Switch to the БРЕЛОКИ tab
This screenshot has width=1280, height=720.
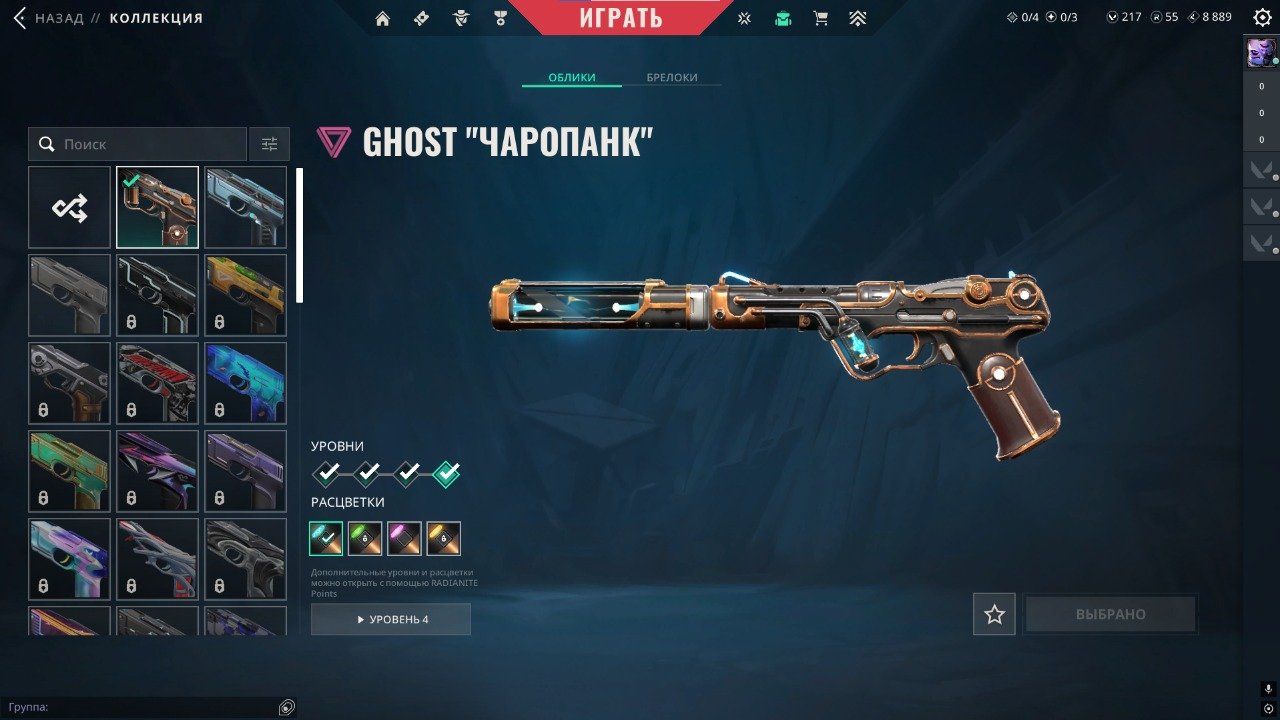click(674, 77)
